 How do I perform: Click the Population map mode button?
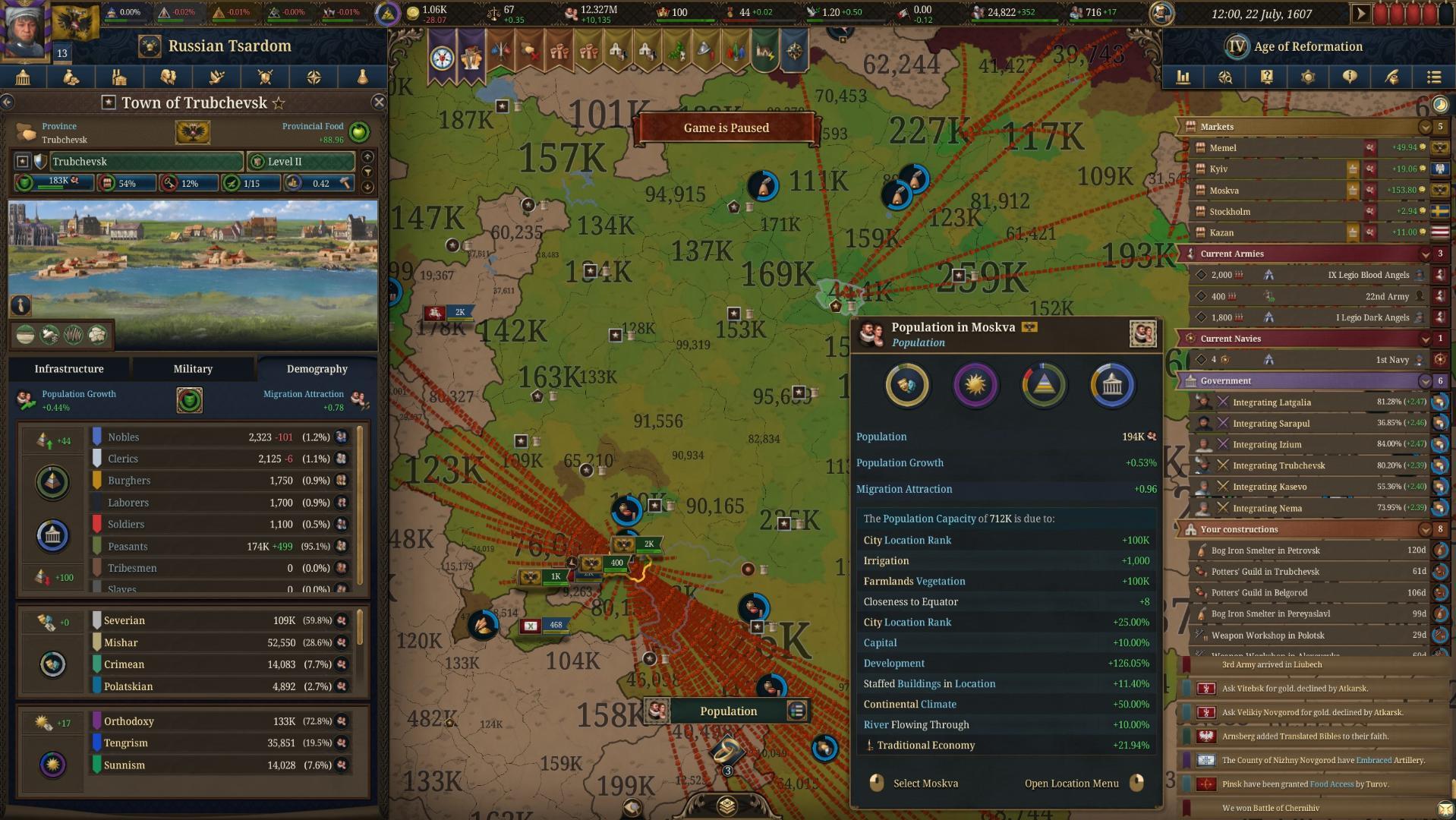point(727,711)
